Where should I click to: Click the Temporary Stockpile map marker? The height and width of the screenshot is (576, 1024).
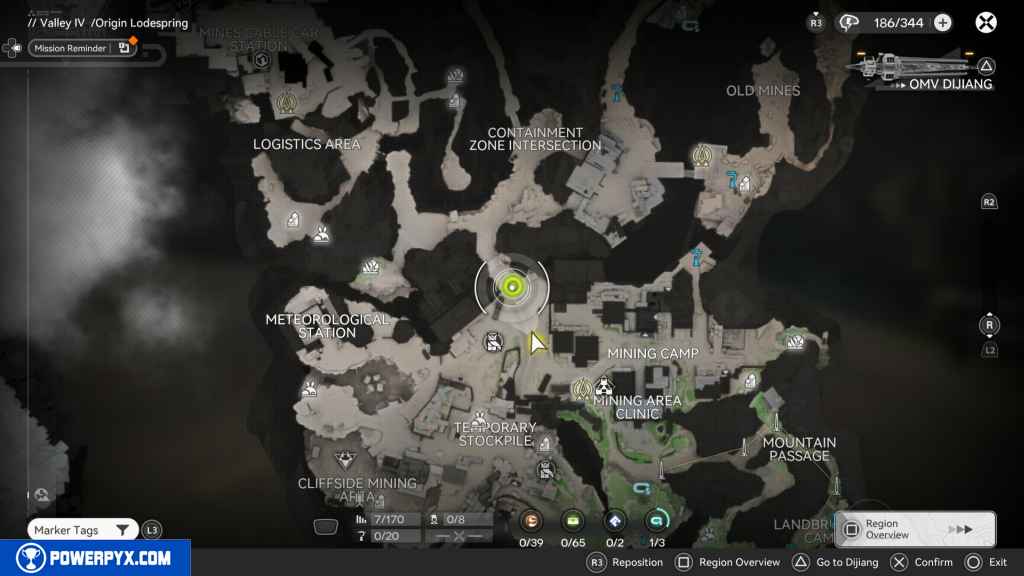(x=480, y=420)
